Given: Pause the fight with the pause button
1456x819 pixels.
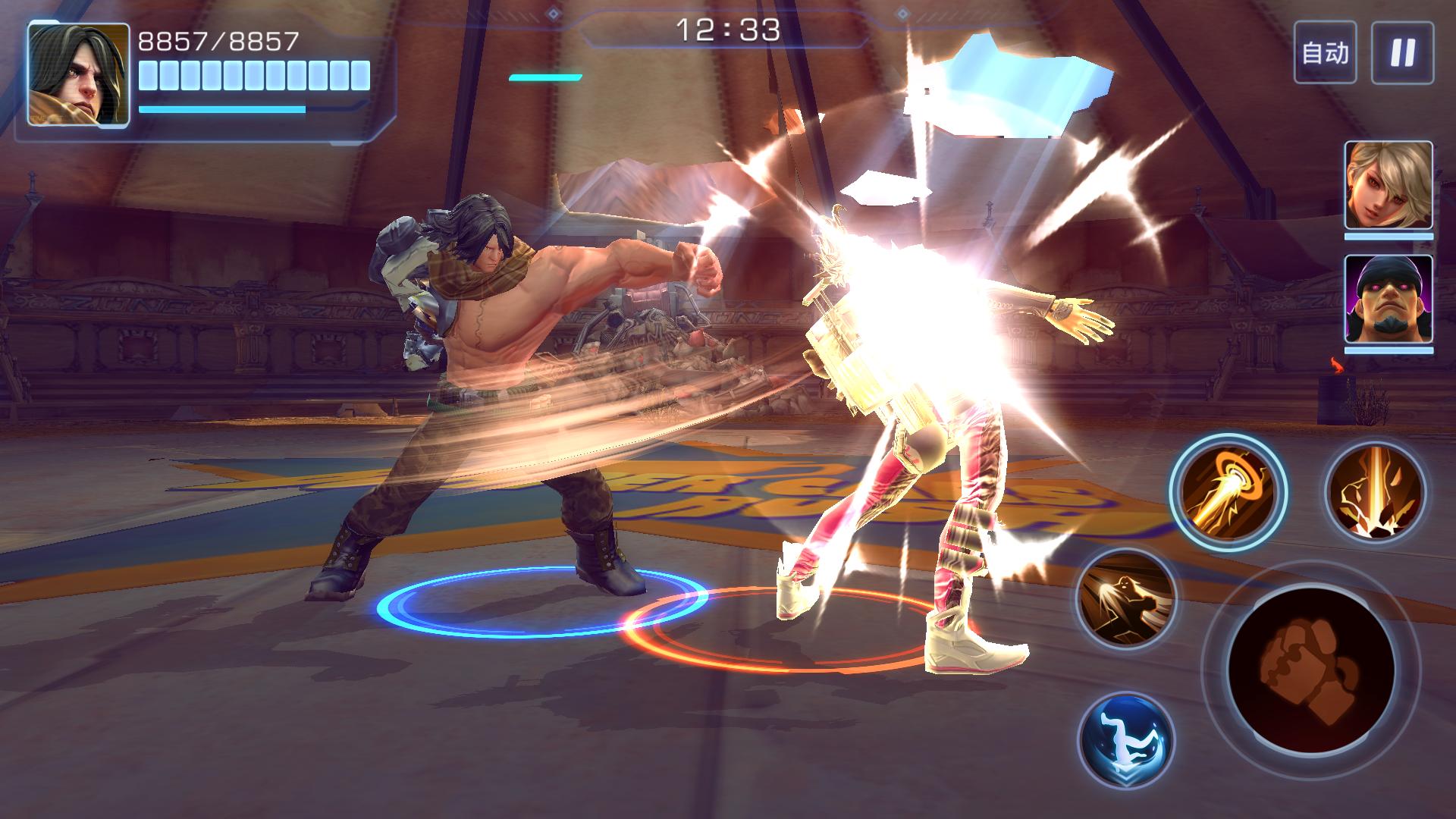Looking at the screenshot, I should click(x=1402, y=52).
